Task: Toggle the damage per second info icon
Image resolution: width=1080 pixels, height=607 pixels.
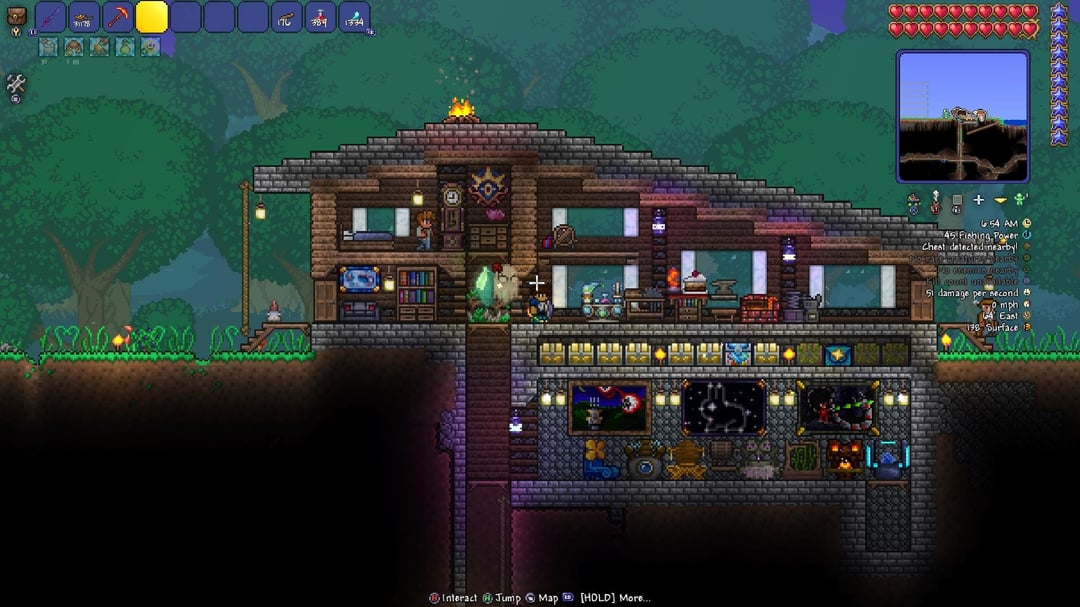Action: pos(1027,293)
